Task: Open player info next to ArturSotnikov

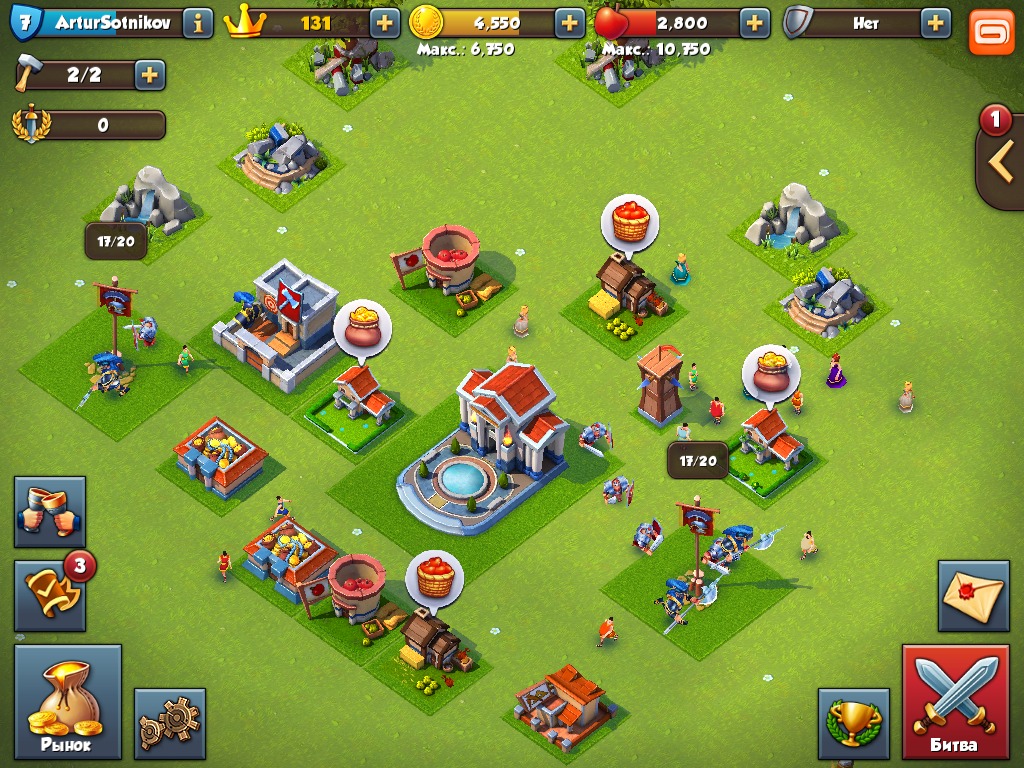Action: pyautogui.click(x=197, y=23)
